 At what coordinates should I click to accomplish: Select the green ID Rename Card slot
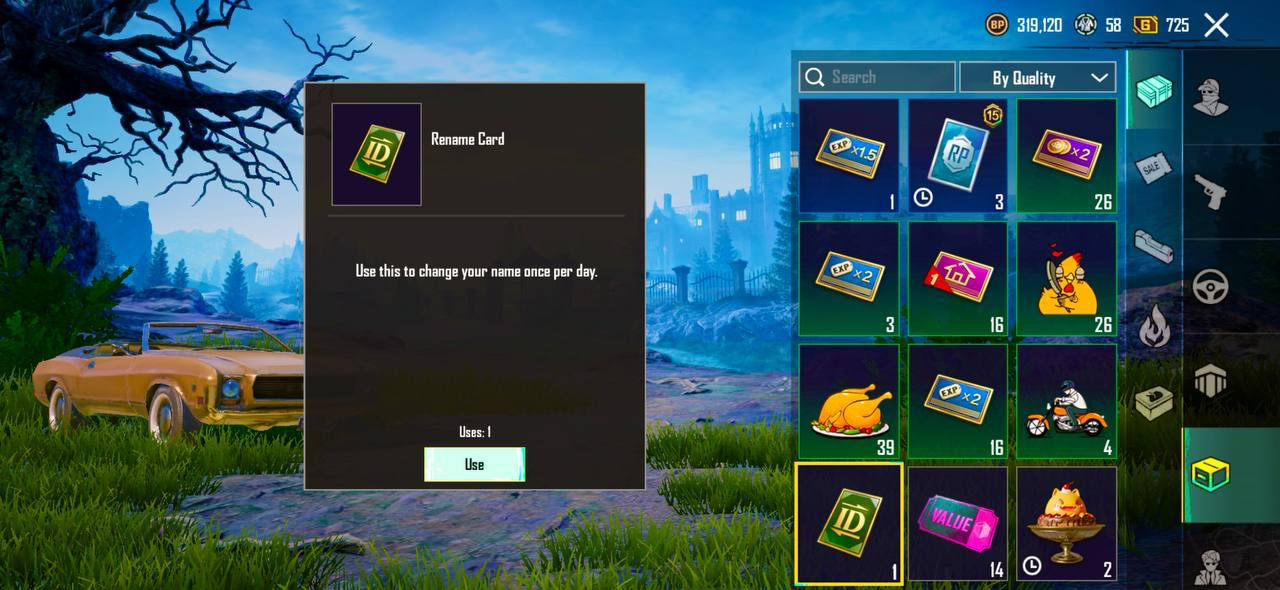849,524
